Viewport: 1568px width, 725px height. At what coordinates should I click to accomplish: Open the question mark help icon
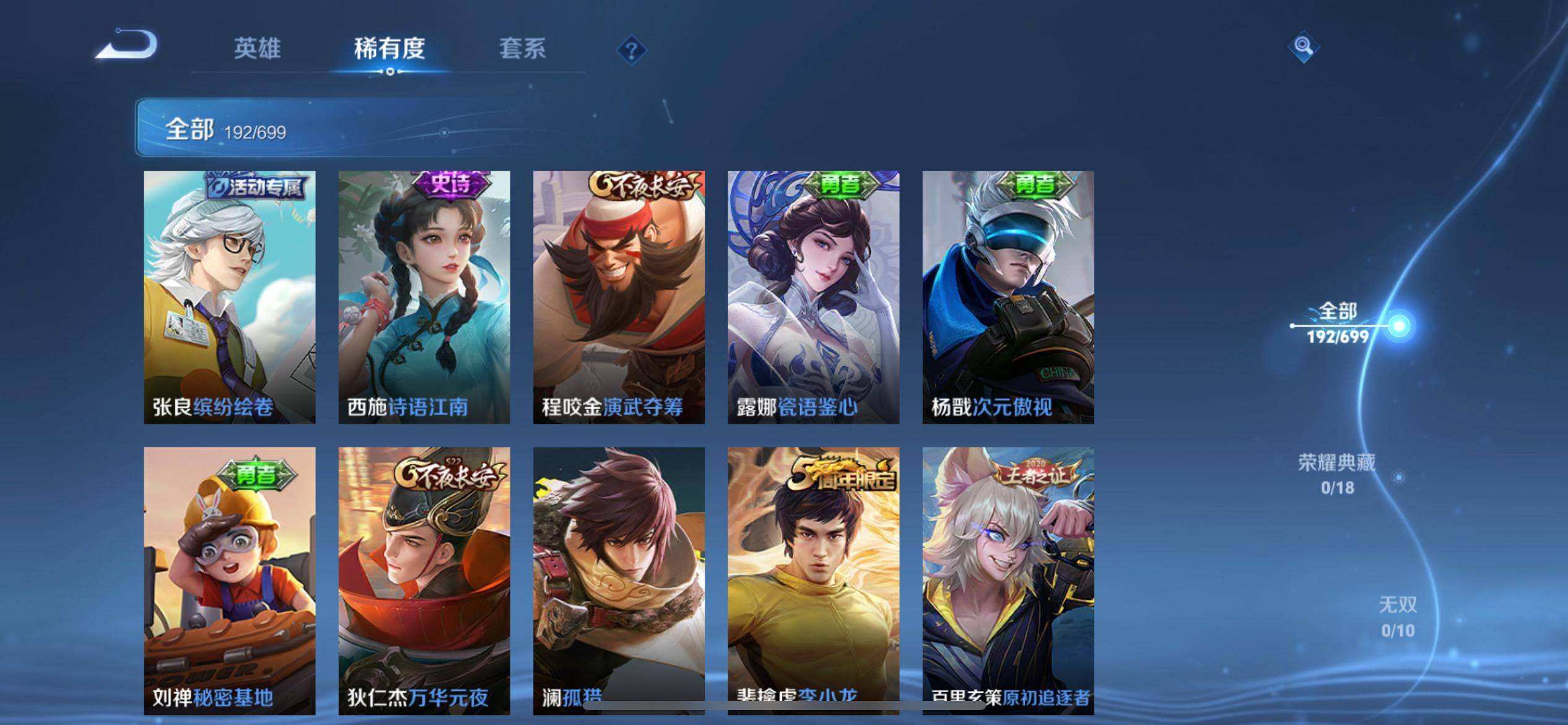631,50
